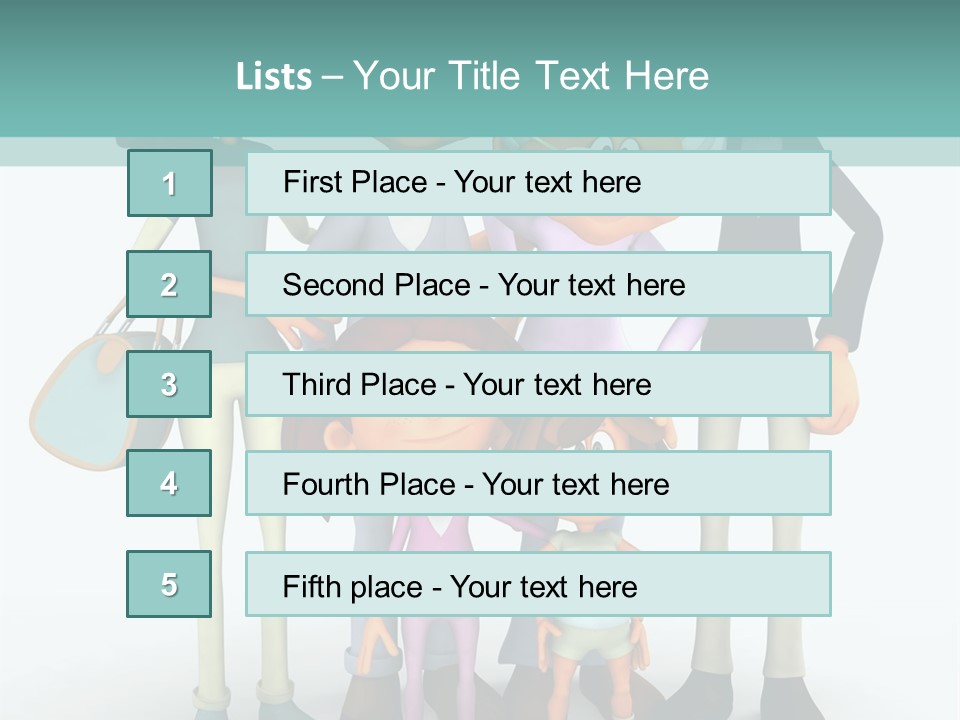Choose the First Place text row
The height and width of the screenshot is (720, 960).
click(x=538, y=183)
